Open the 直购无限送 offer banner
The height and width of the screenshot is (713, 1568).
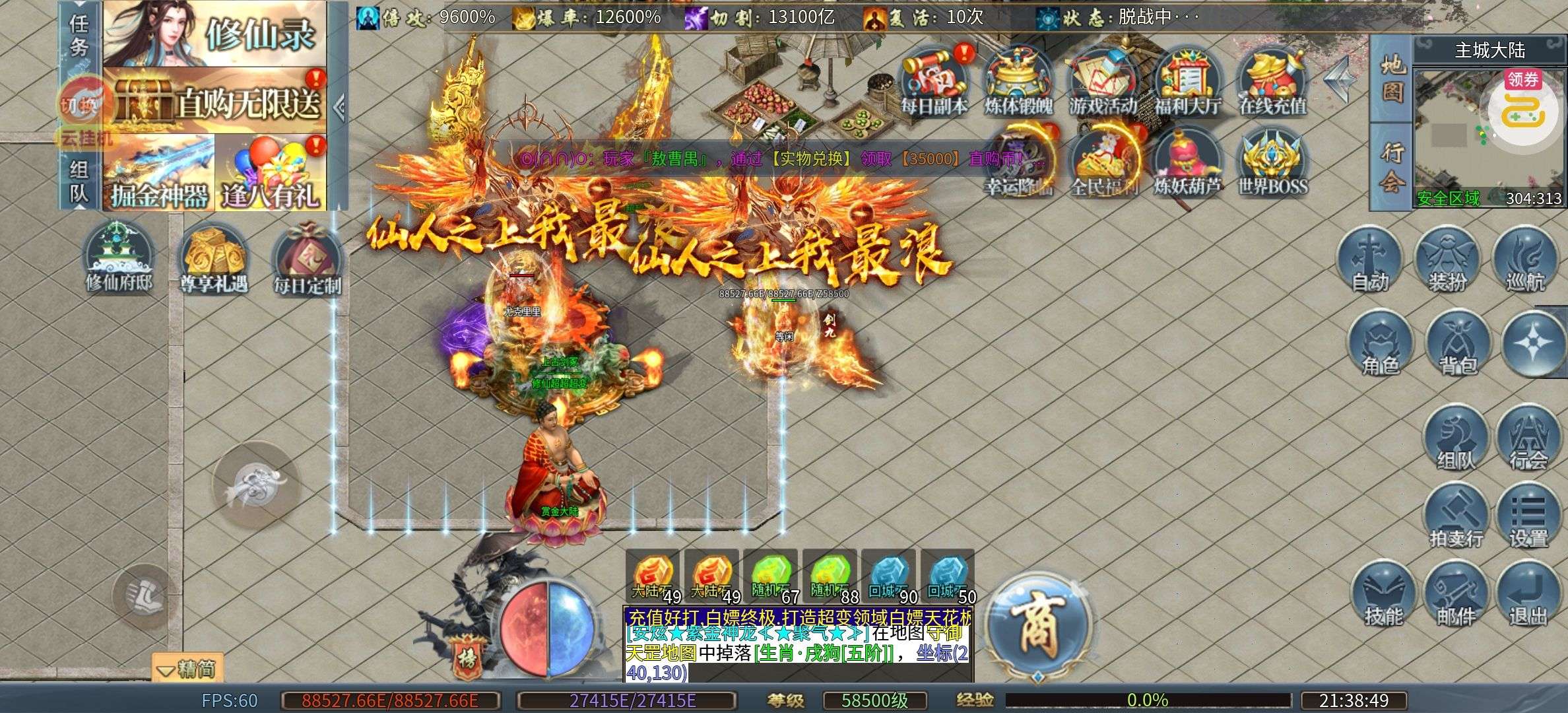[215, 101]
